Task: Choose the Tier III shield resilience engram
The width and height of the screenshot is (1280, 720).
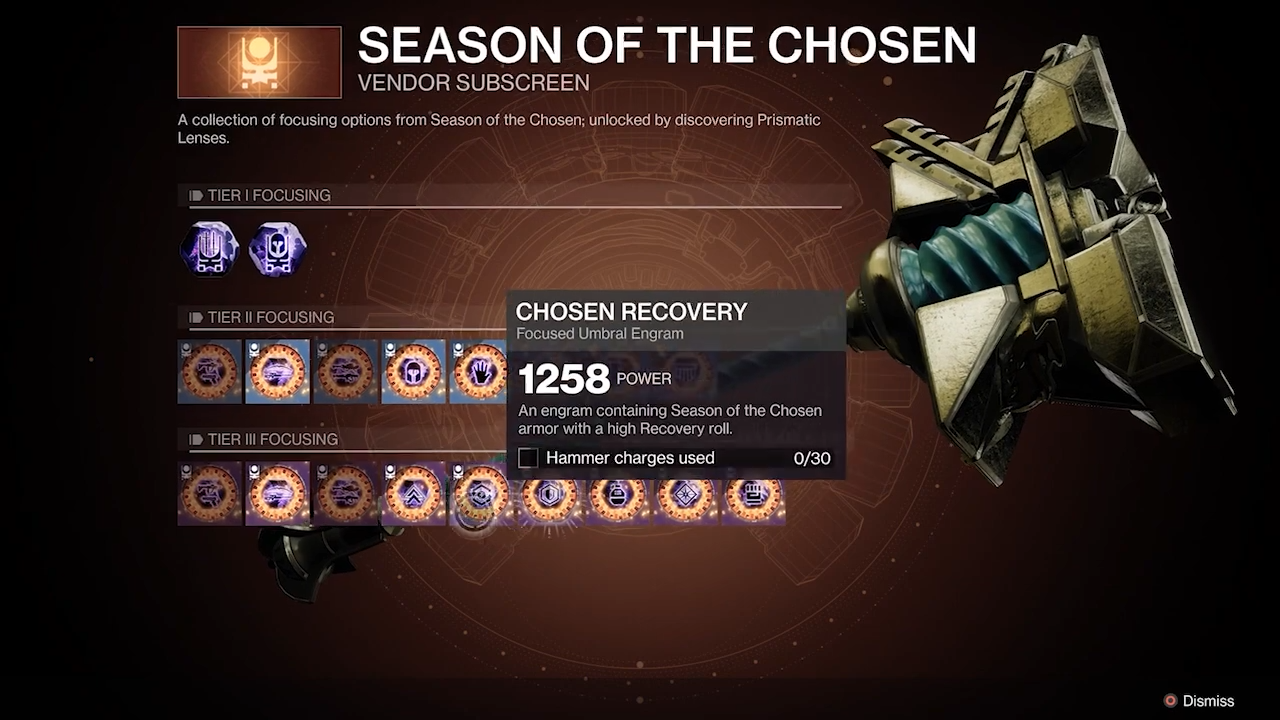Action: click(x=549, y=494)
